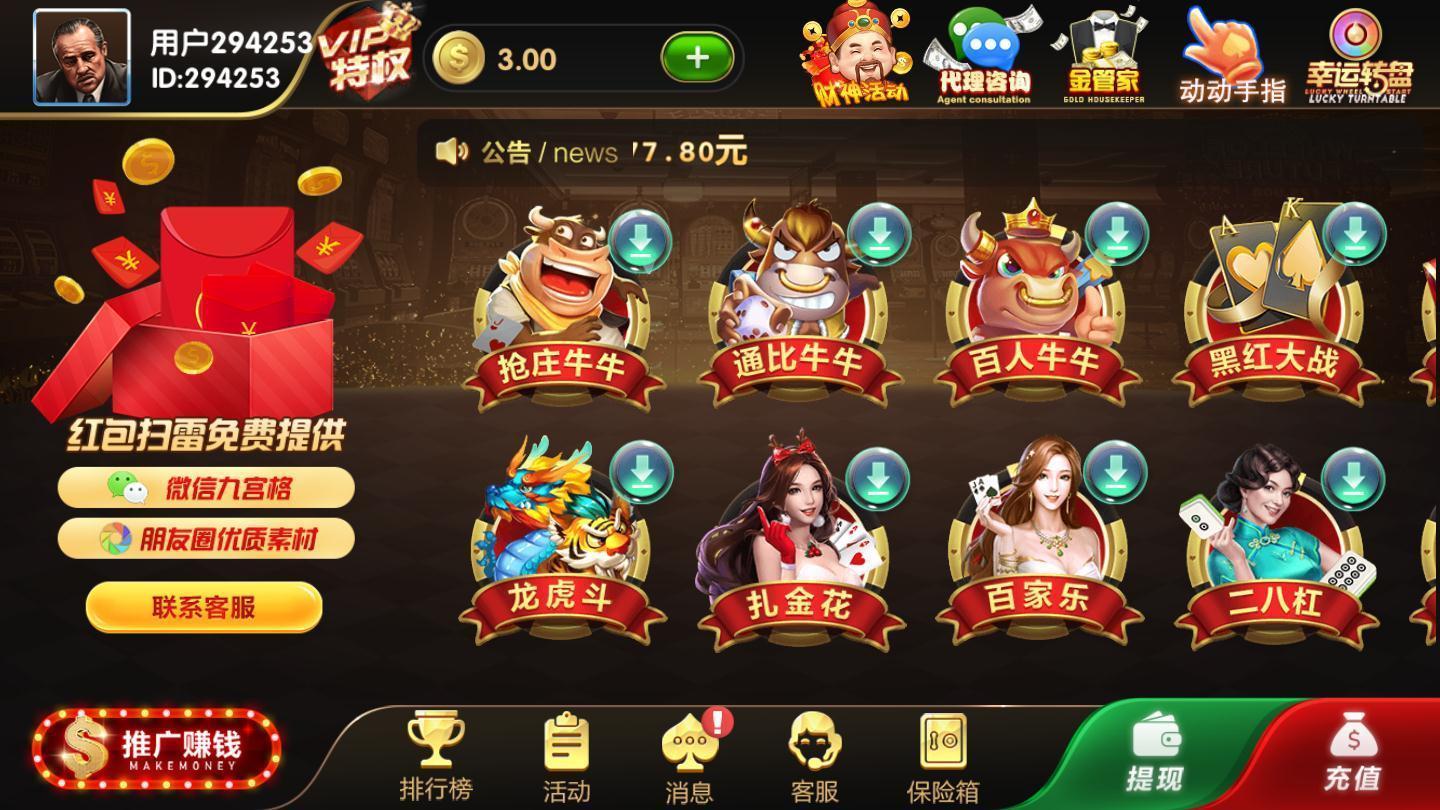The height and width of the screenshot is (810, 1440).
Task: Click the user avatar portrait
Action: pyautogui.click(x=82, y=55)
